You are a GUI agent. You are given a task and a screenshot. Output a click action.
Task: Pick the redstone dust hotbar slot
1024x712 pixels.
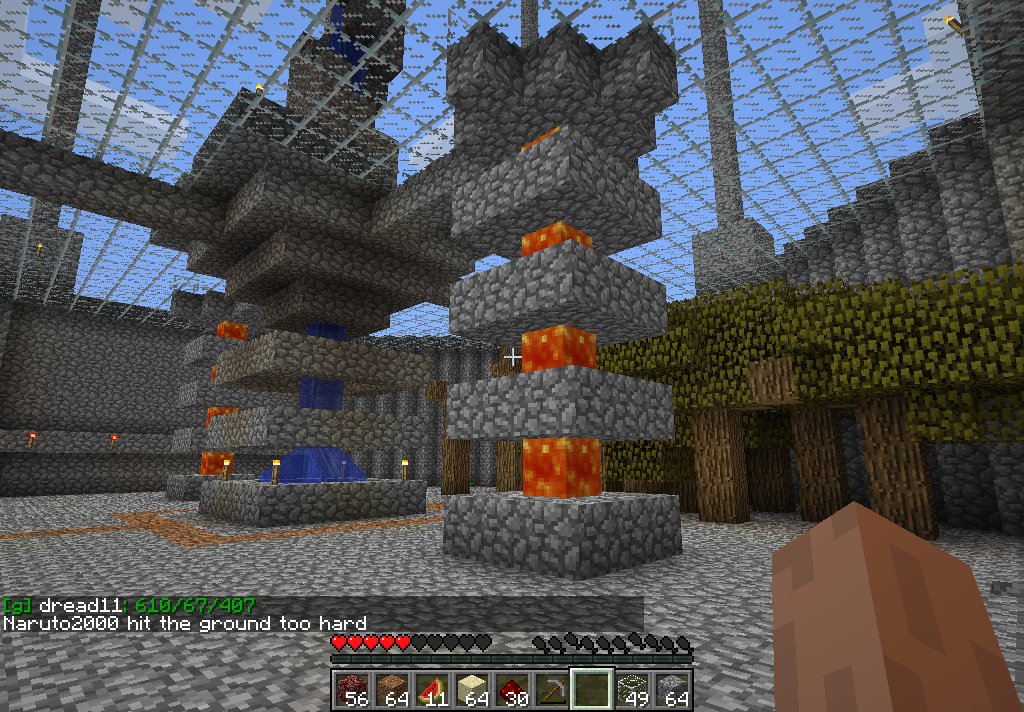(x=511, y=690)
